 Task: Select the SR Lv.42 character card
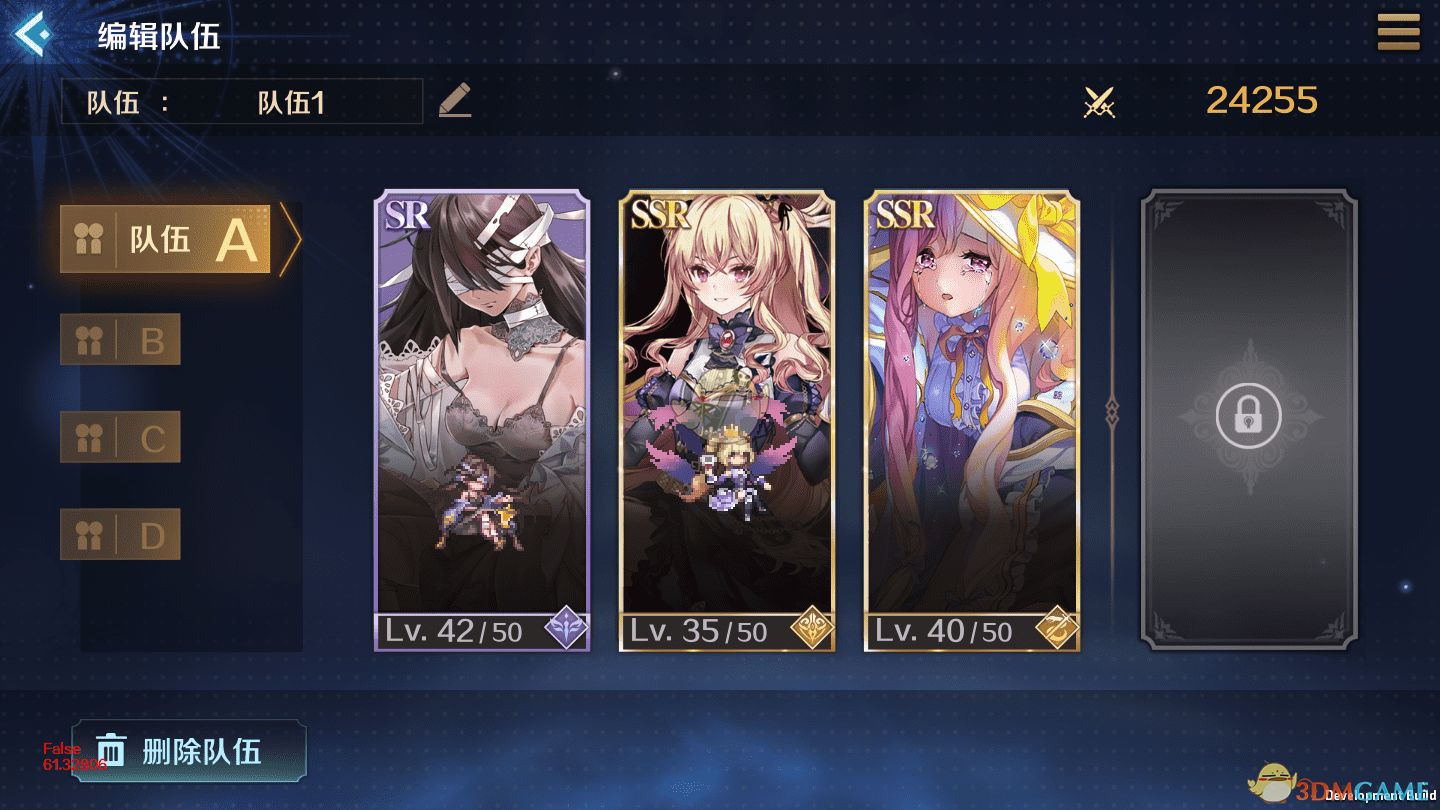click(x=482, y=420)
